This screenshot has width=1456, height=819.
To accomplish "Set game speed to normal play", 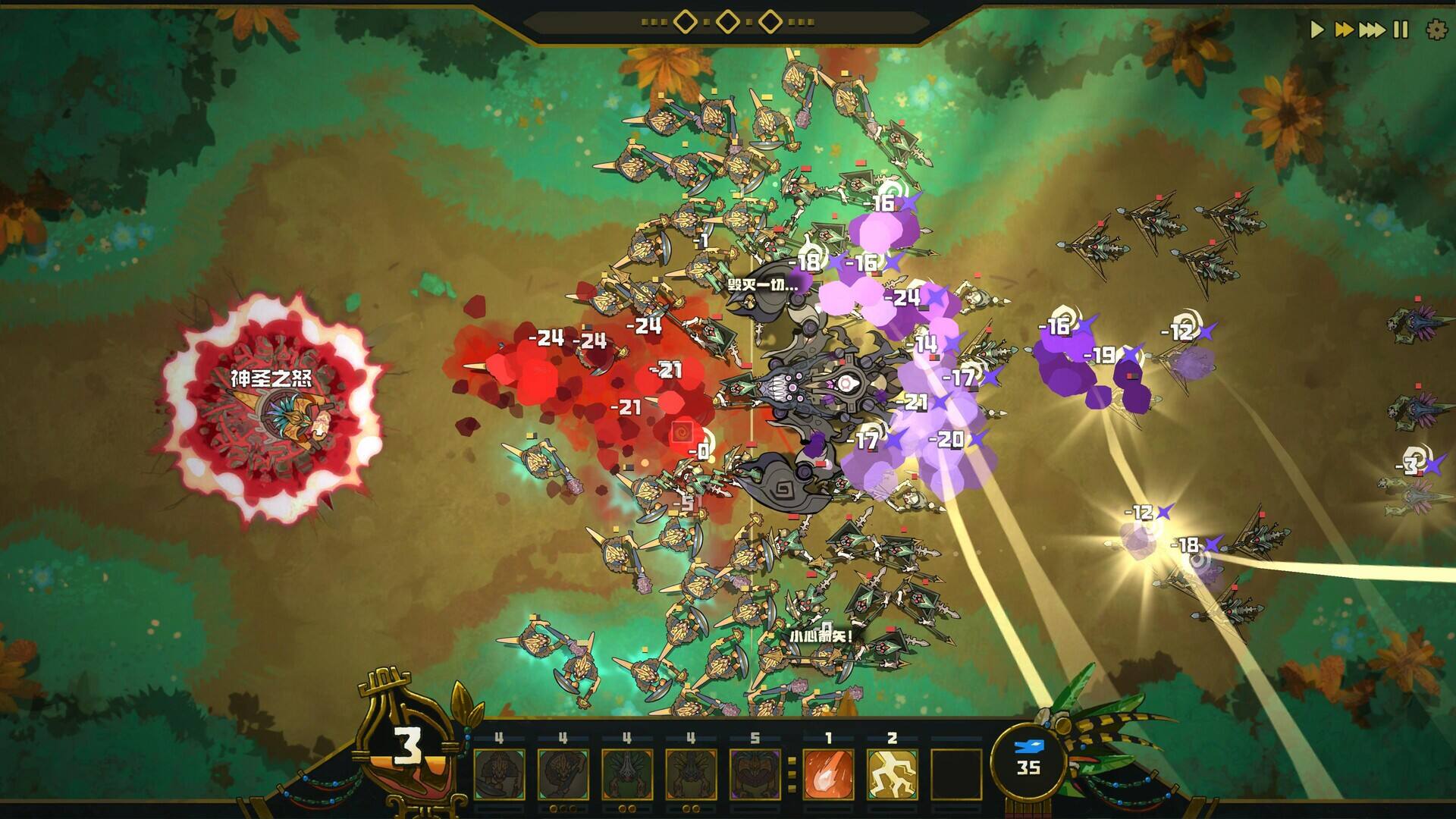I will [1317, 30].
